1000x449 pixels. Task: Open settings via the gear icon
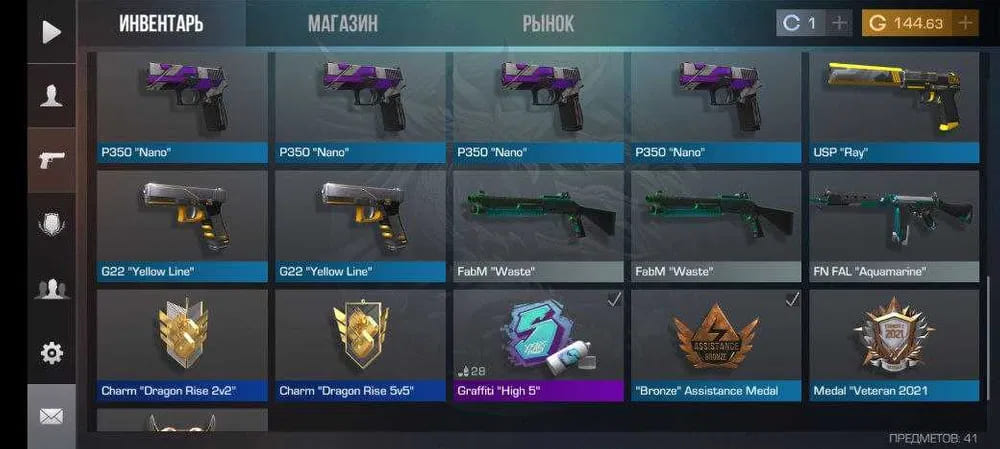click(51, 353)
